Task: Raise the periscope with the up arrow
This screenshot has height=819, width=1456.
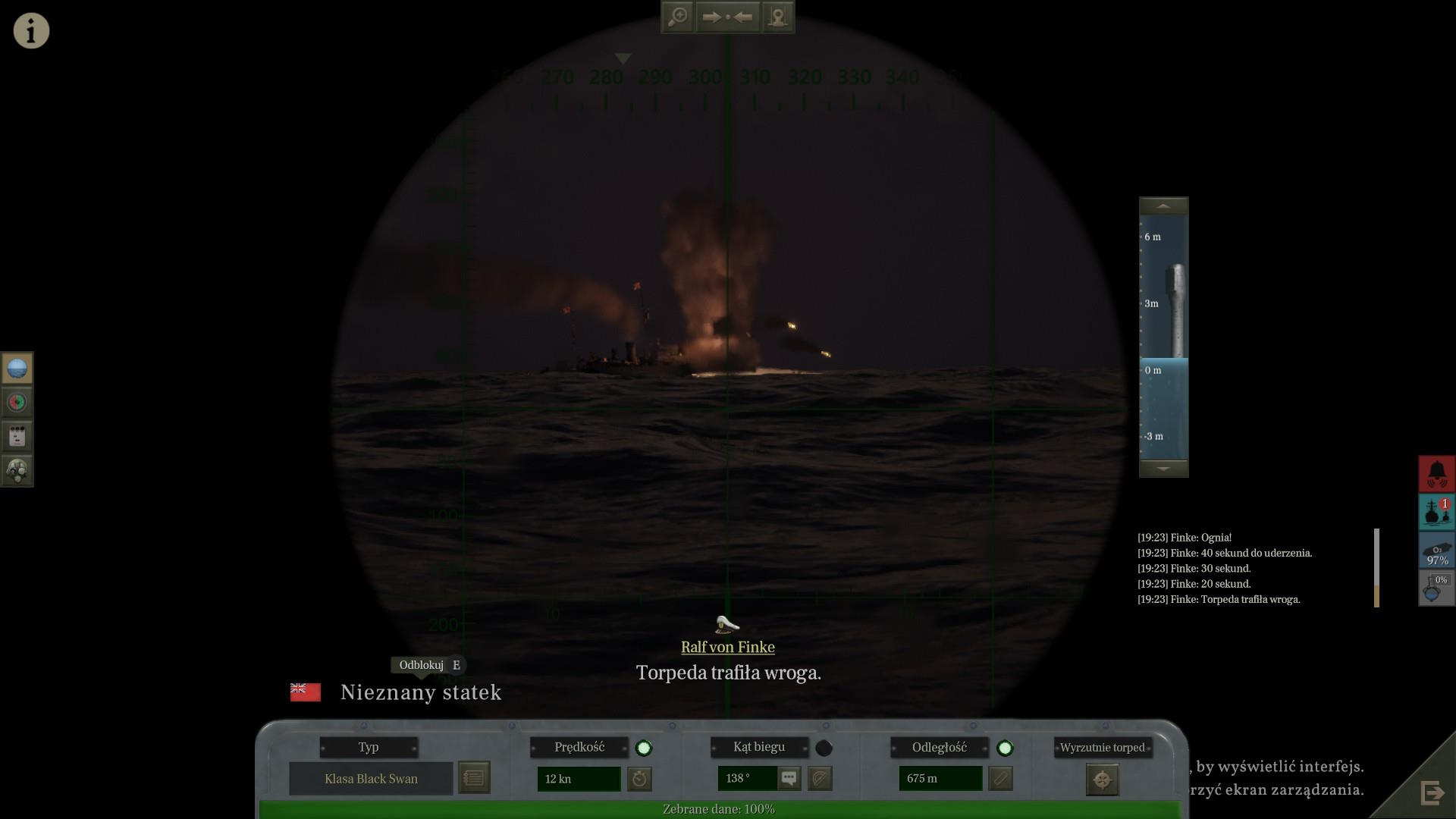Action: coord(1163,206)
